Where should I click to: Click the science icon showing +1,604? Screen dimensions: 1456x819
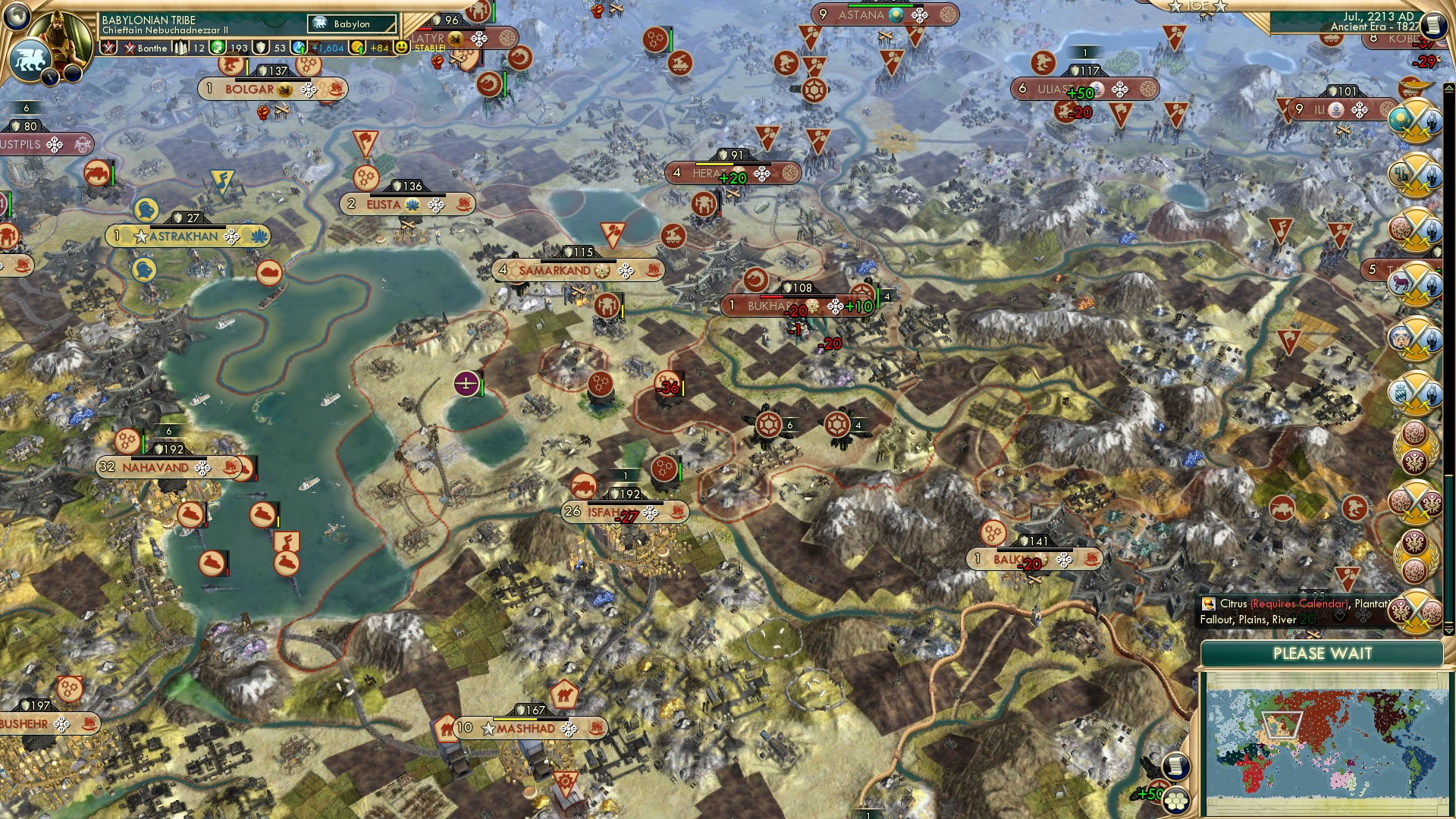tap(299, 48)
